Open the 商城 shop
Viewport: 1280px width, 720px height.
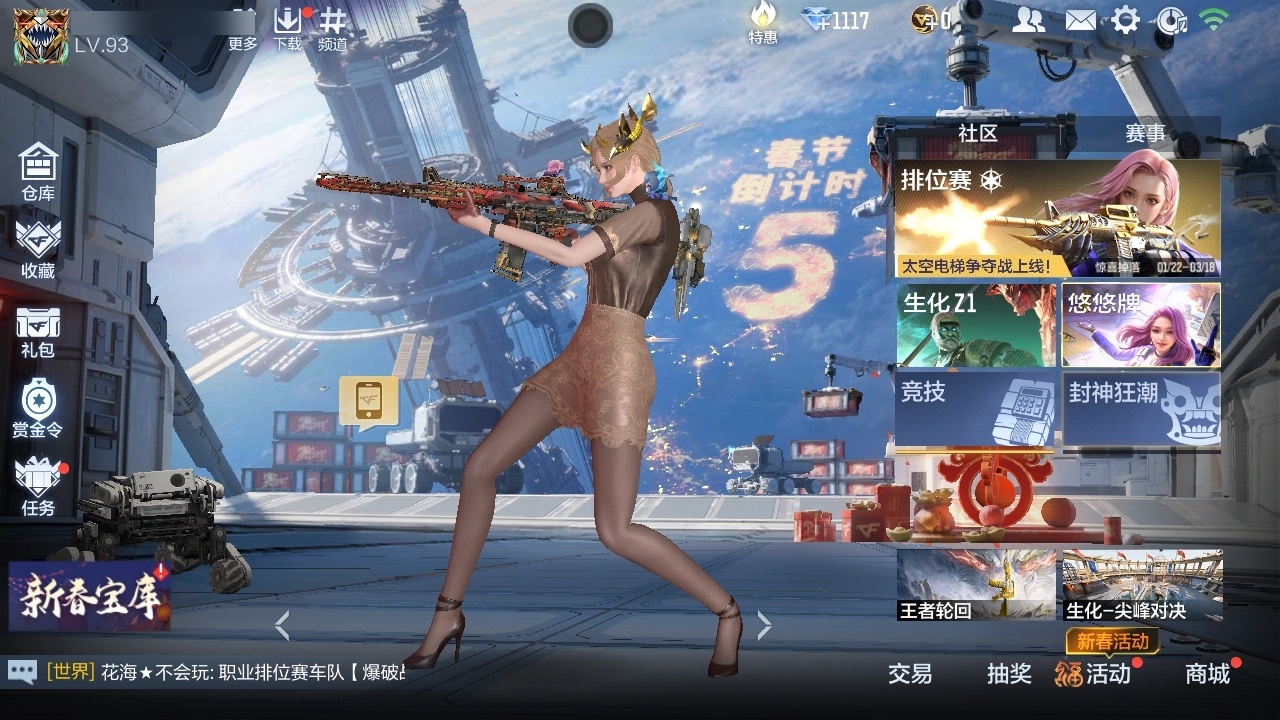coord(1208,674)
